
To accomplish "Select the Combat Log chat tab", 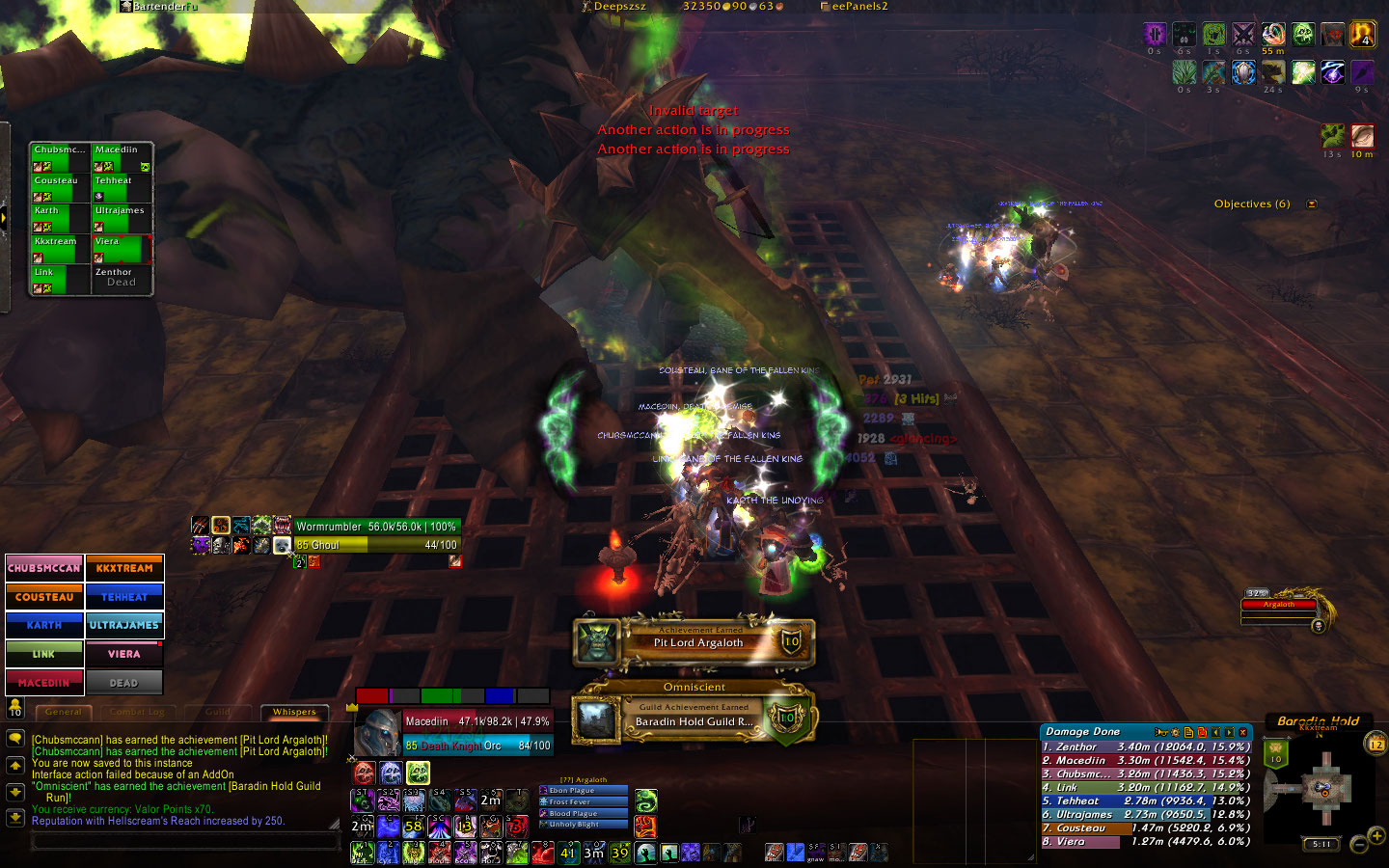I will 141,712.
